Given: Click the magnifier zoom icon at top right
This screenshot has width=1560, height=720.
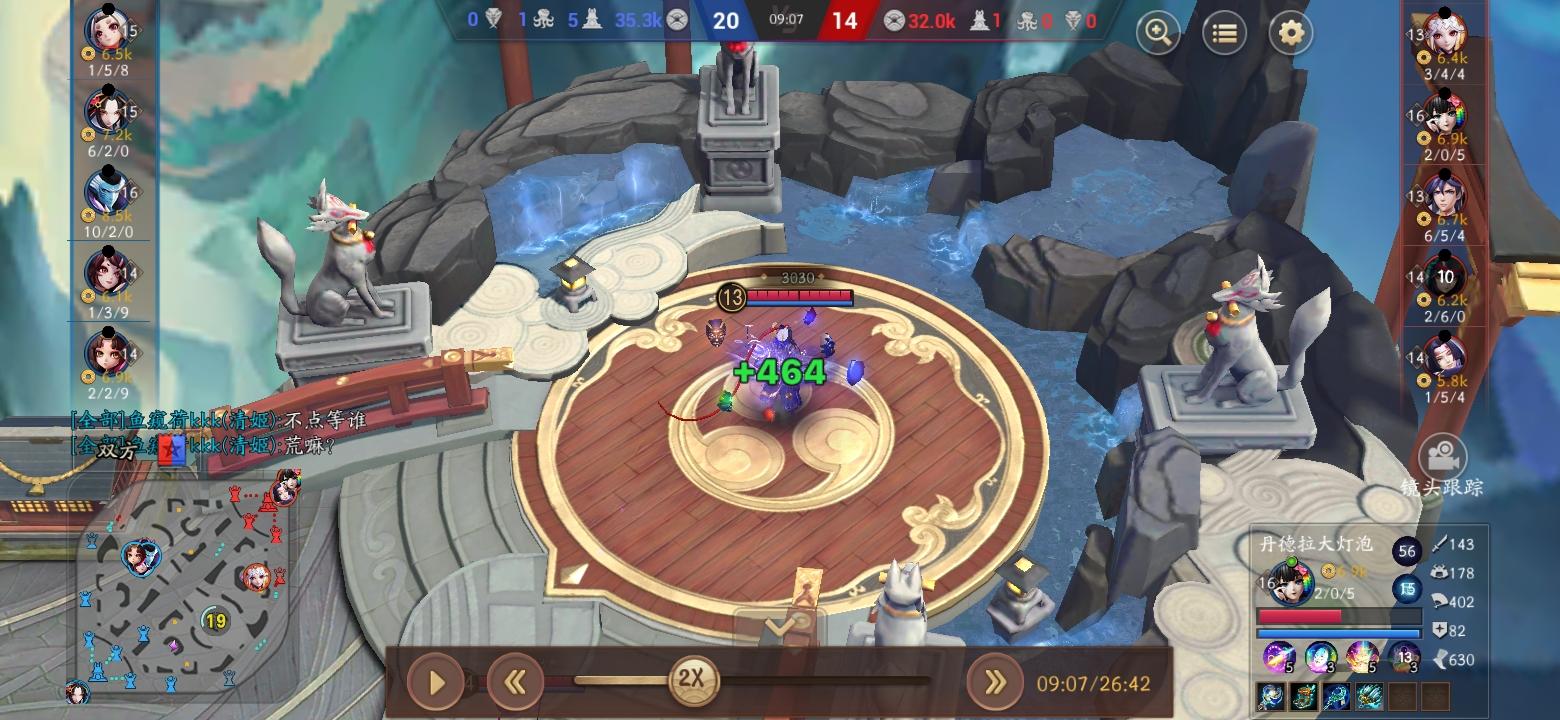Looking at the screenshot, I should pos(1157,33).
